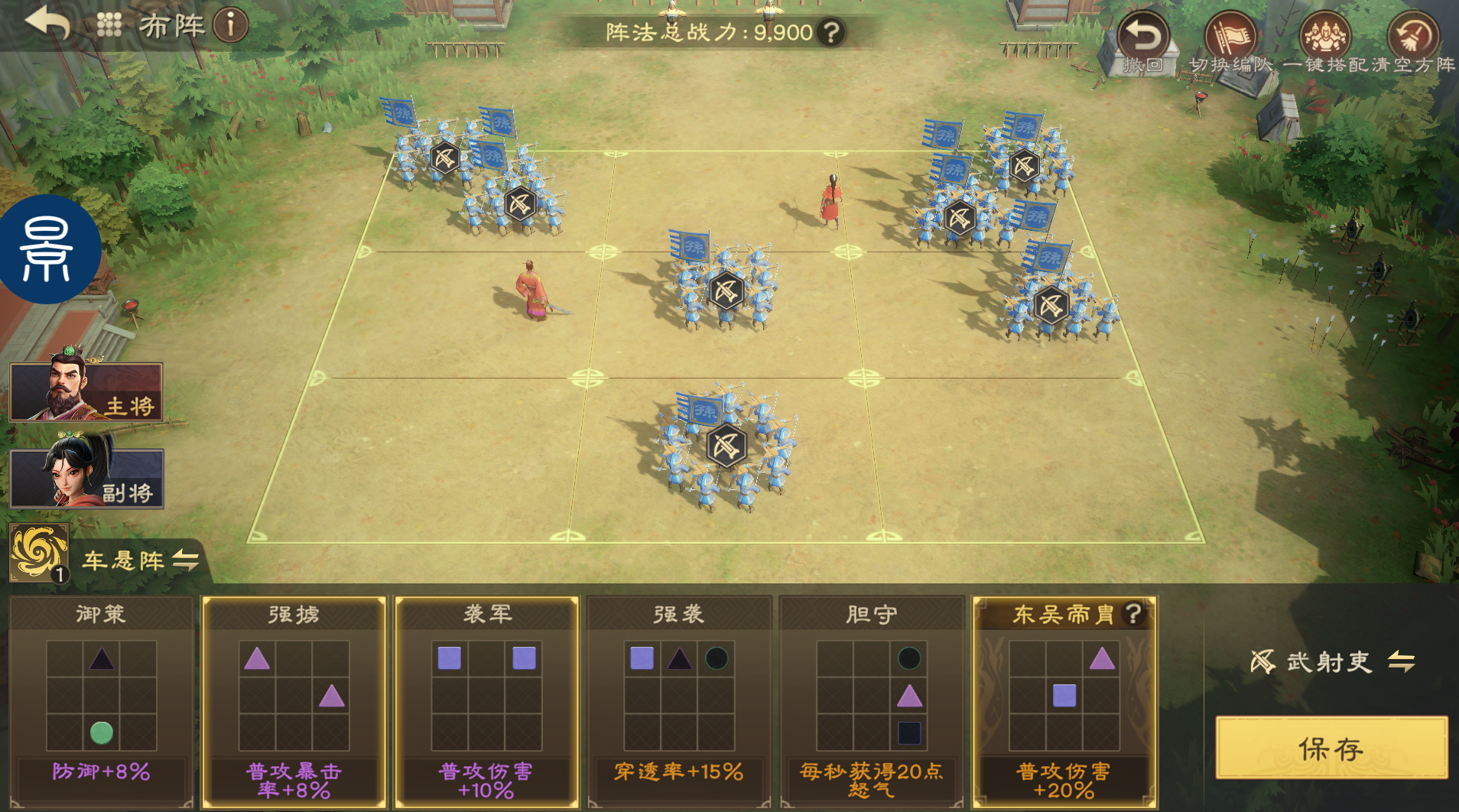Viewport: 1459px width, 812px height.
Task: Open the grid menu icon
Action: 109,25
